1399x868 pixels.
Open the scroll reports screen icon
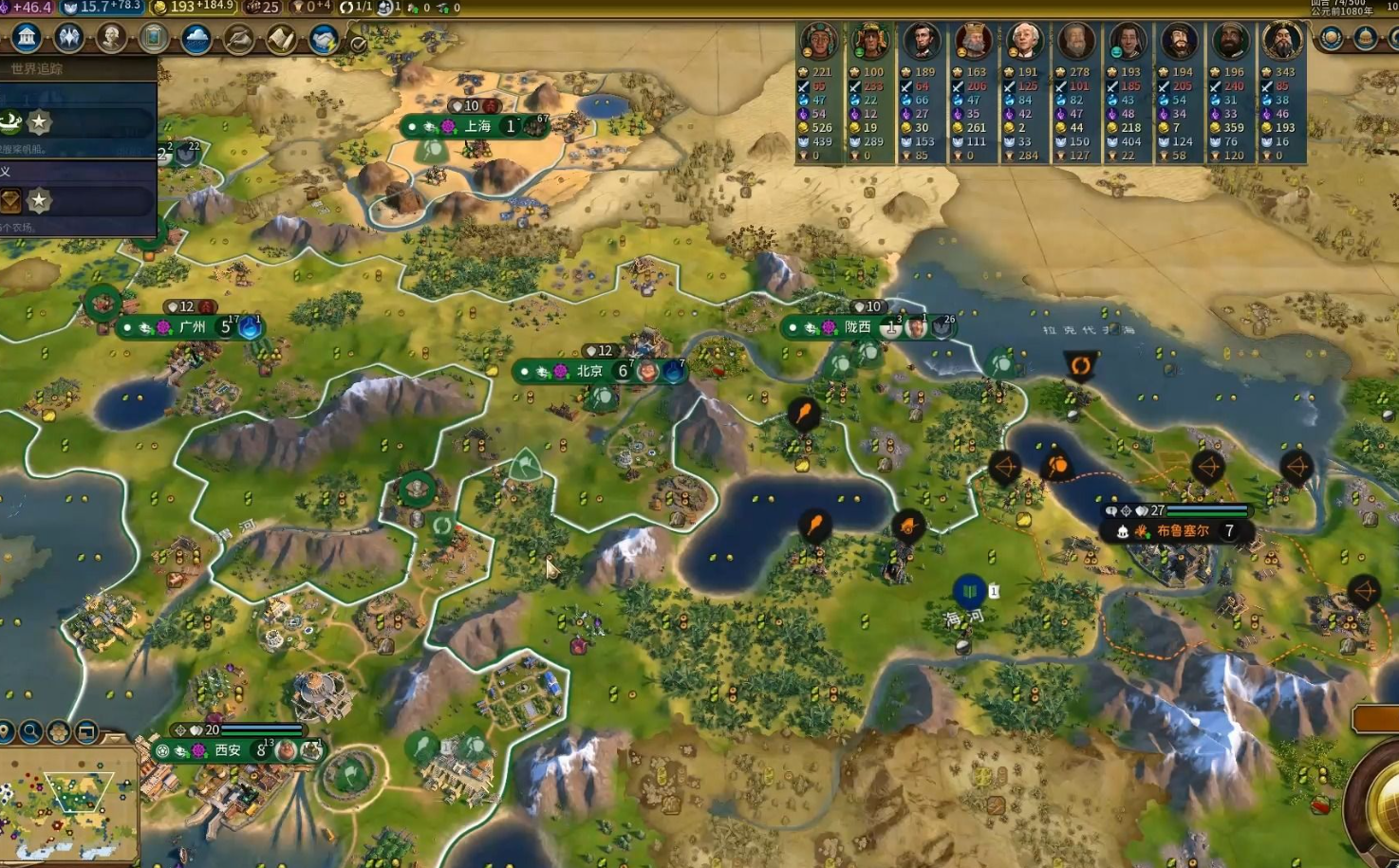pos(281,39)
